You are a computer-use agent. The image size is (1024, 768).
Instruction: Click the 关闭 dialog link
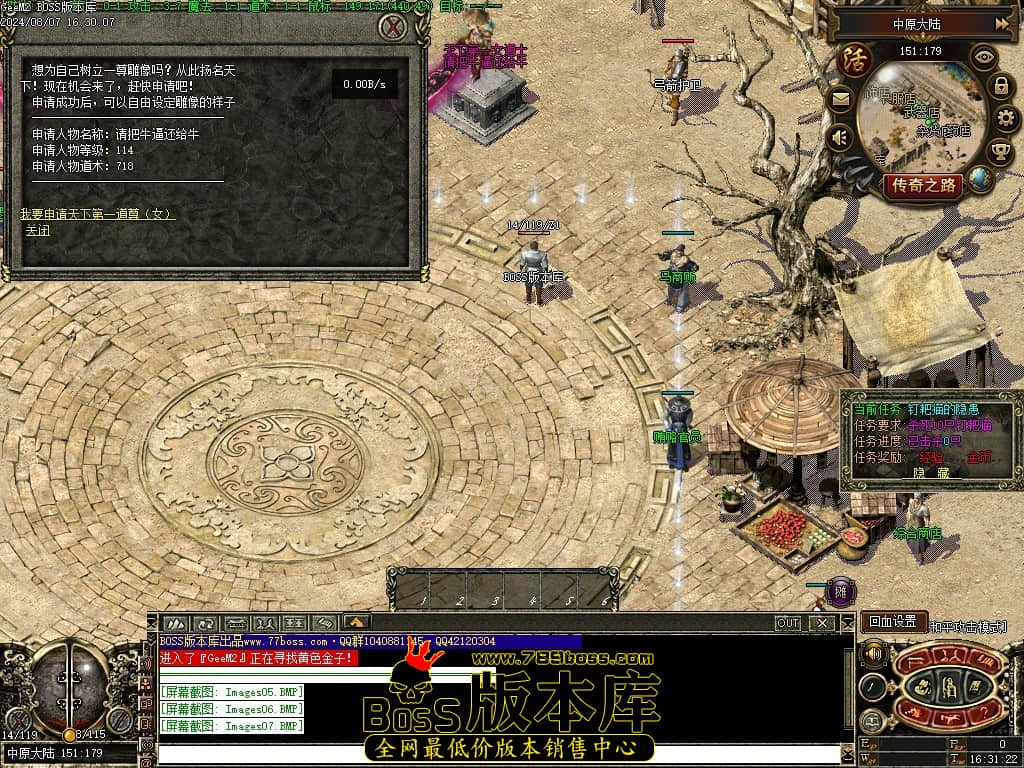[38, 231]
